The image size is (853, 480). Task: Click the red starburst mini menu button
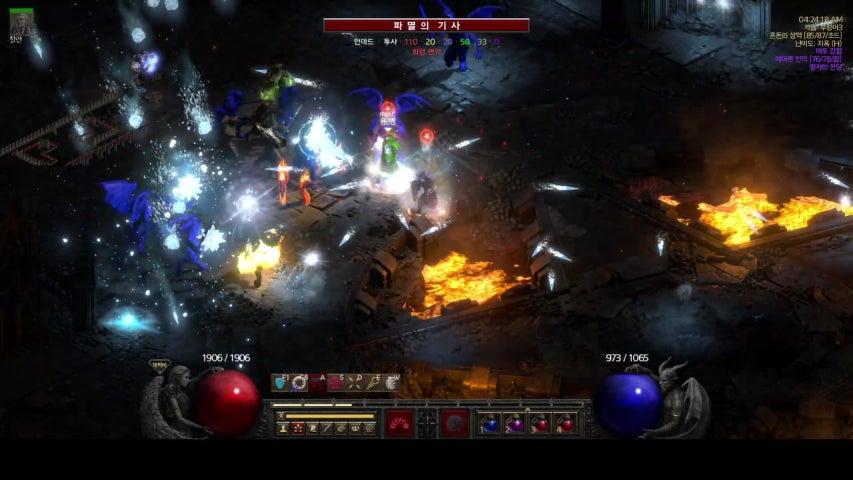tap(297, 428)
